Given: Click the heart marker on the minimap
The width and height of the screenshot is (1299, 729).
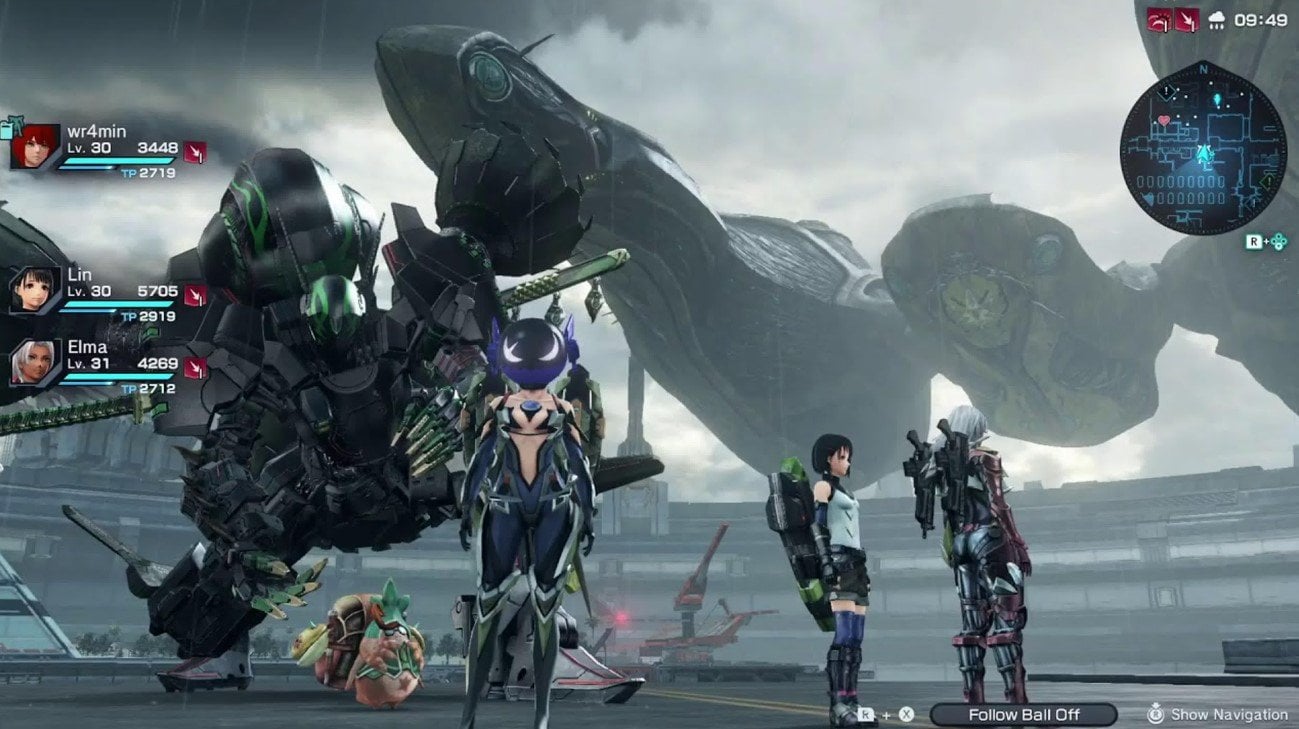Looking at the screenshot, I should [x=1164, y=120].
